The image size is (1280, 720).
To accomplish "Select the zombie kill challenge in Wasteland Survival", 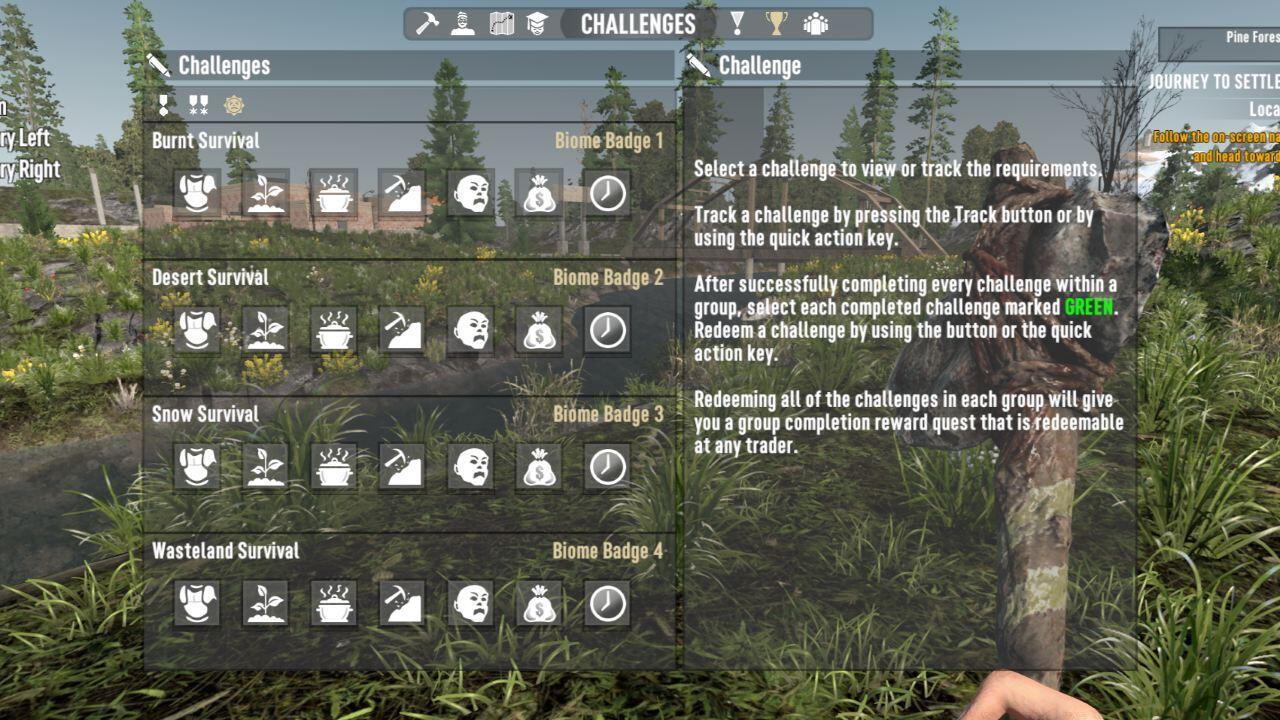I will (x=470, y=604).
